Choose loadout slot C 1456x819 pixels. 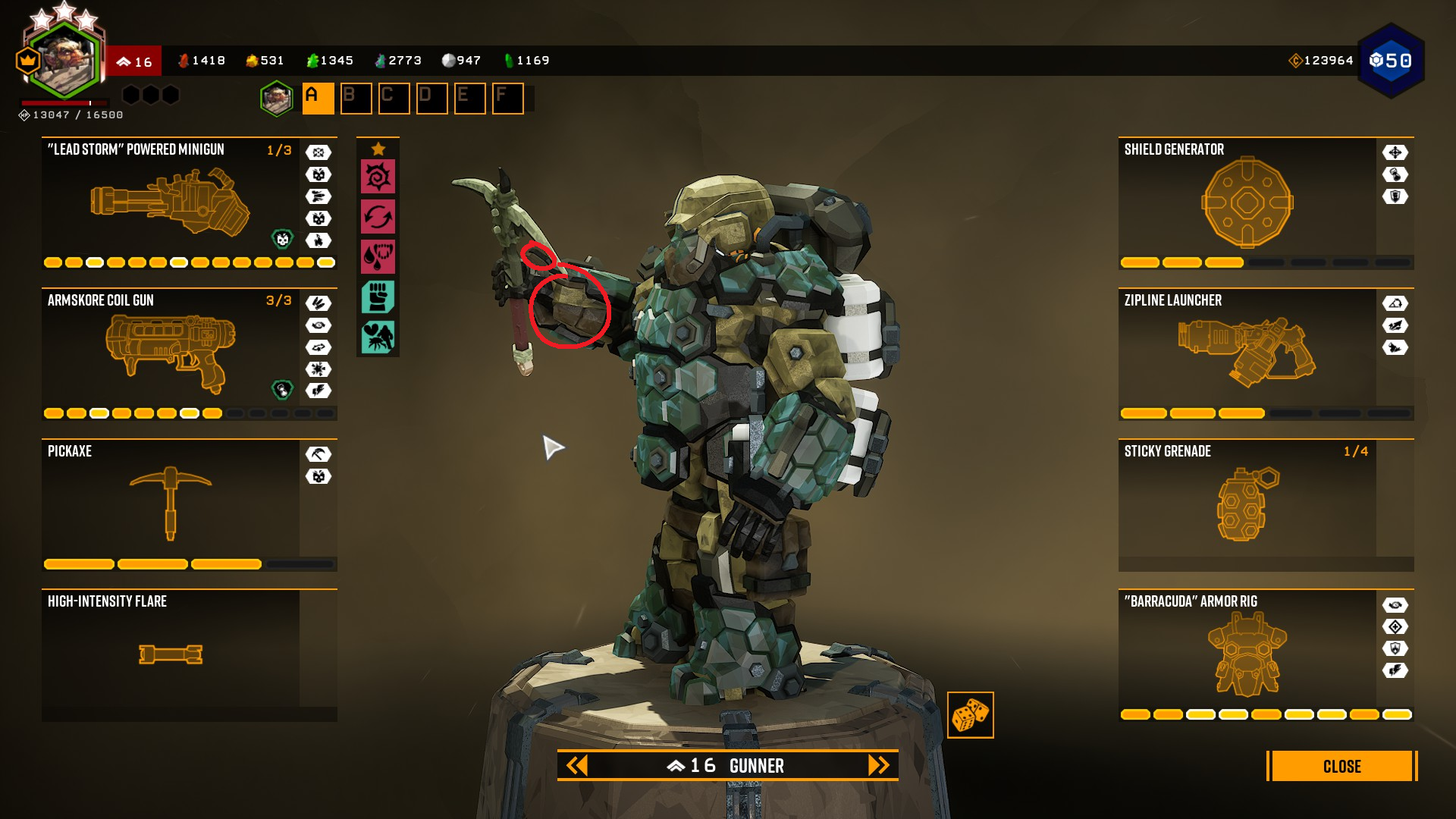coord(394,99)
